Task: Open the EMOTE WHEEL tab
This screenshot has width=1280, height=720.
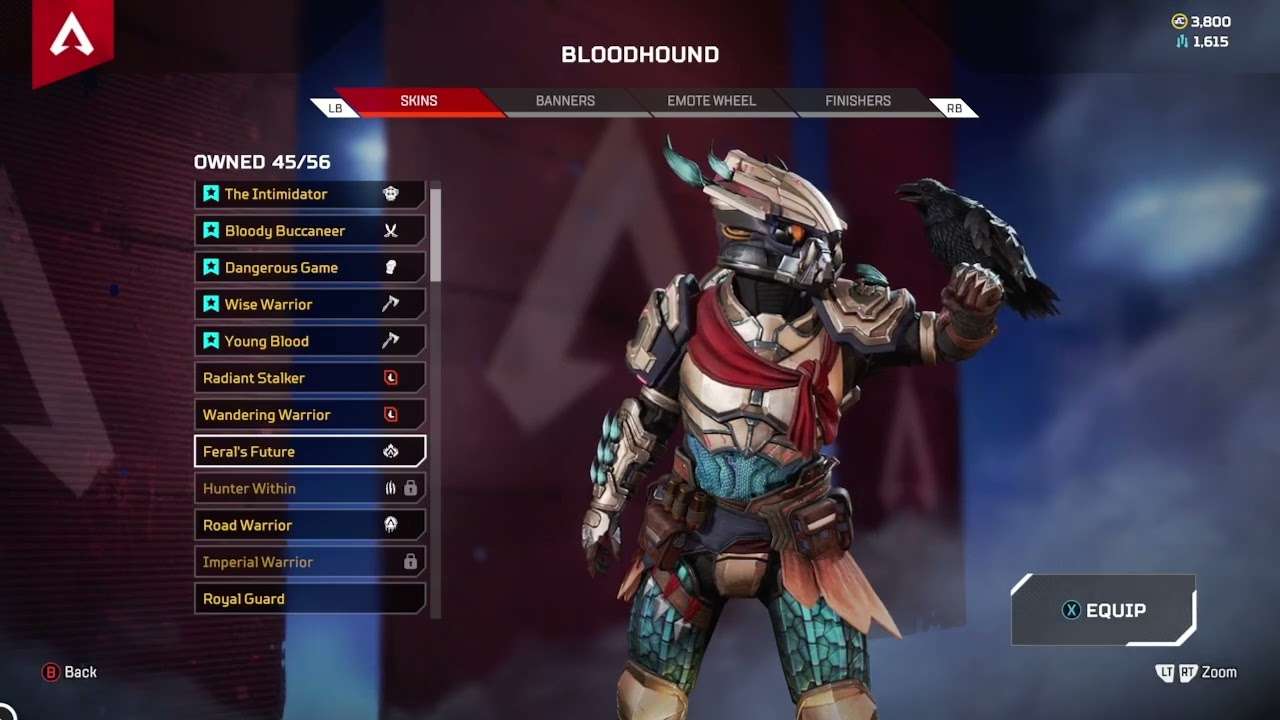Action: pos(710,101)
